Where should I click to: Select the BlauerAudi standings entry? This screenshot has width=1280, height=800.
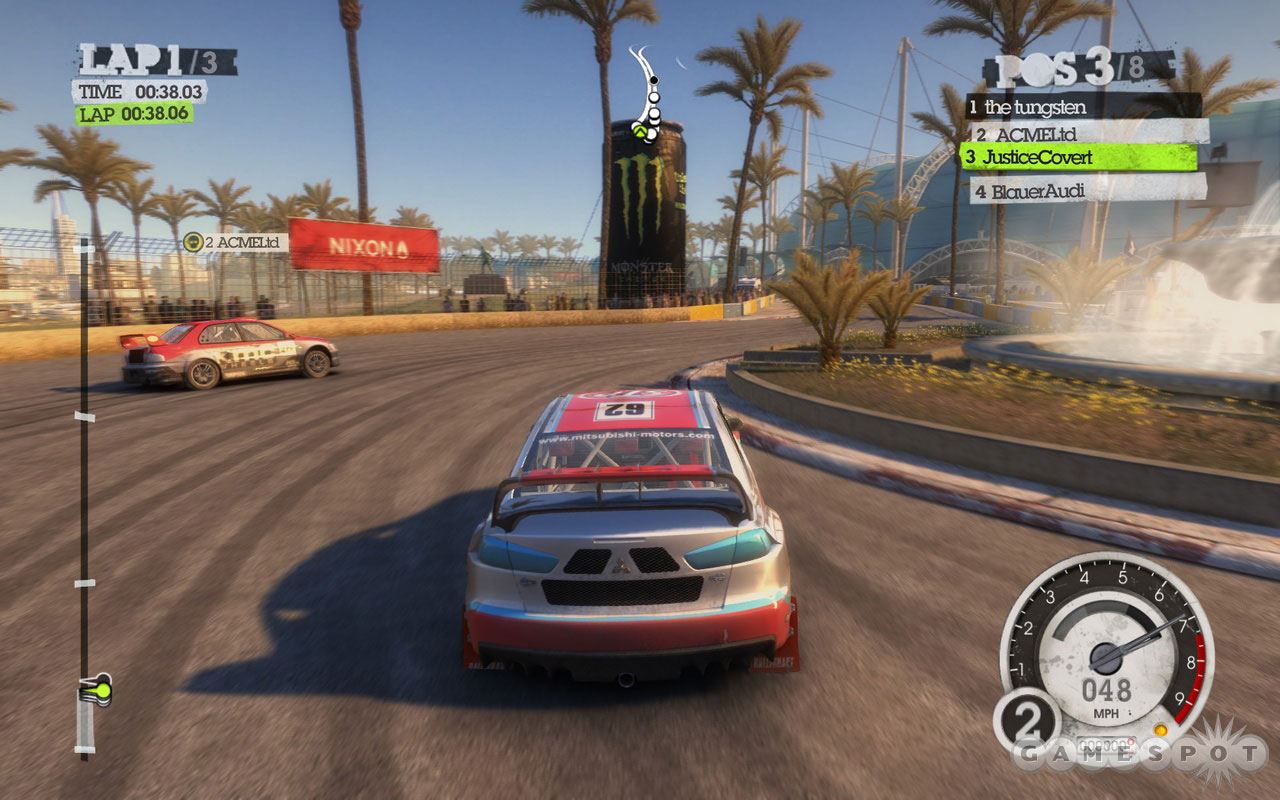click(1086, 188)
